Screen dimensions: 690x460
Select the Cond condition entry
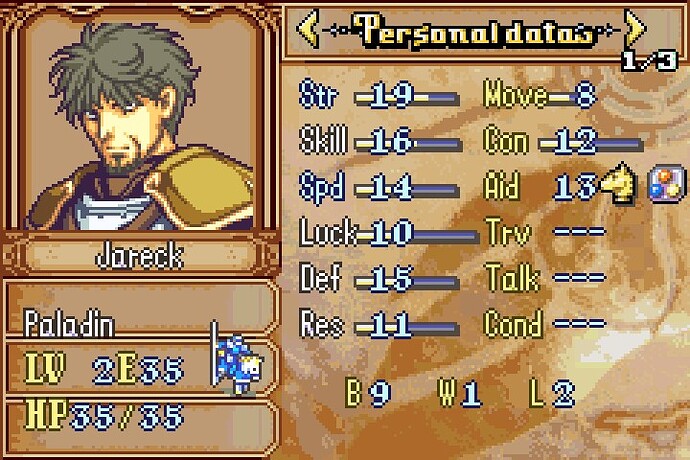pos(545,324)
